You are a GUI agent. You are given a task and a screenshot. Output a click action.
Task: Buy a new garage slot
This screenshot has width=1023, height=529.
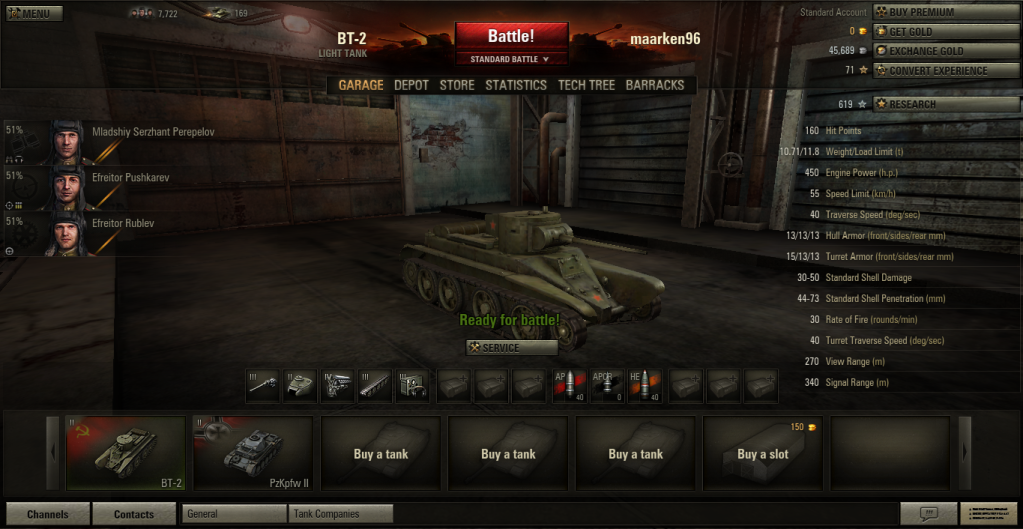point(763,454)
